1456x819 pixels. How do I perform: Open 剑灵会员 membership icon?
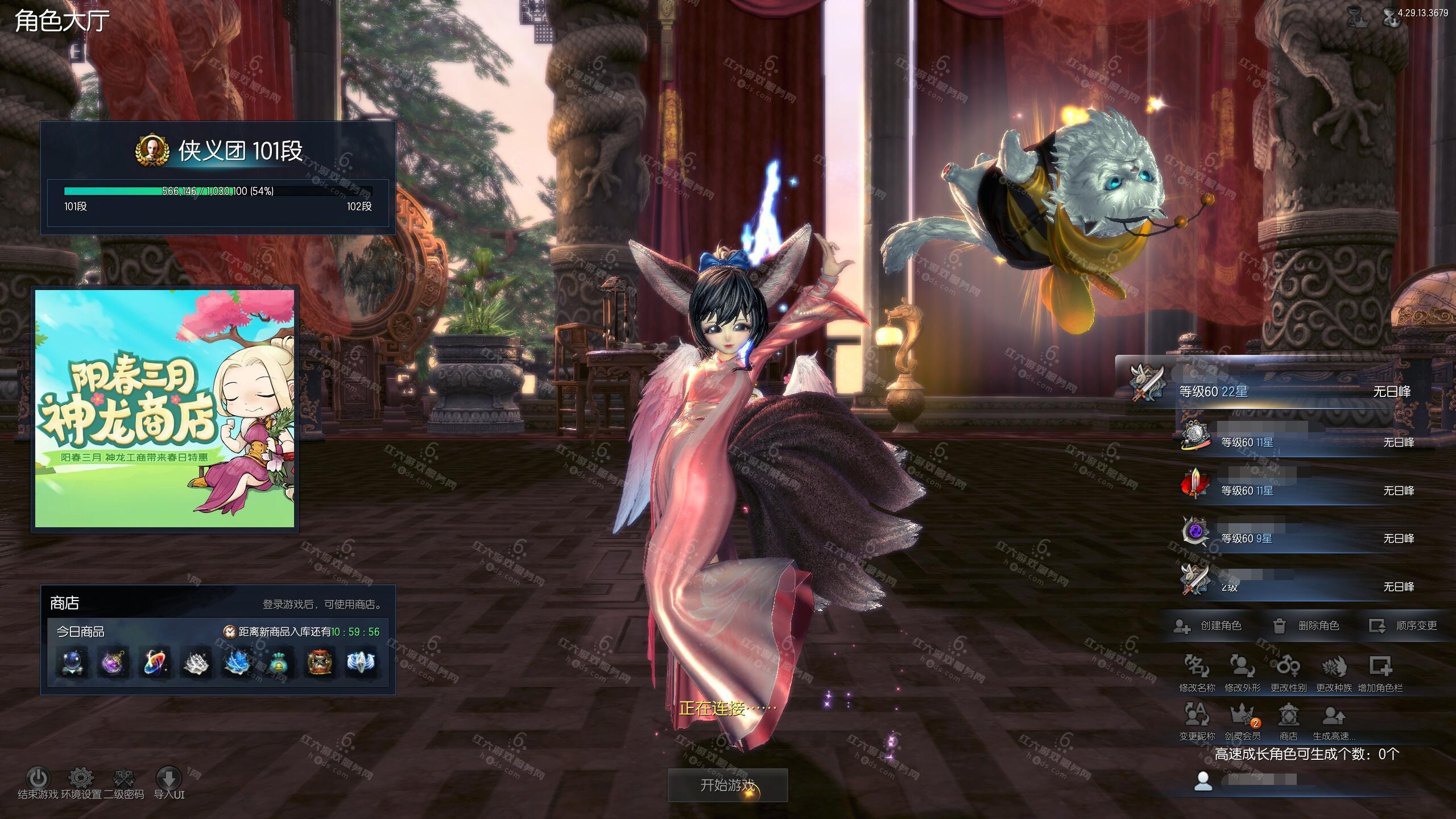click(x=1243, y=721)
